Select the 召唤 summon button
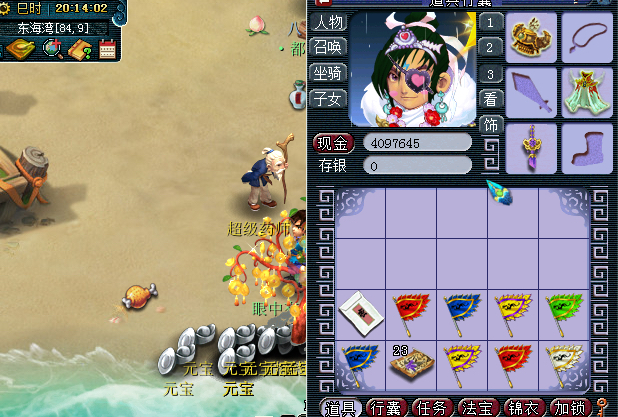618x417 pixels. coord(328,47)
